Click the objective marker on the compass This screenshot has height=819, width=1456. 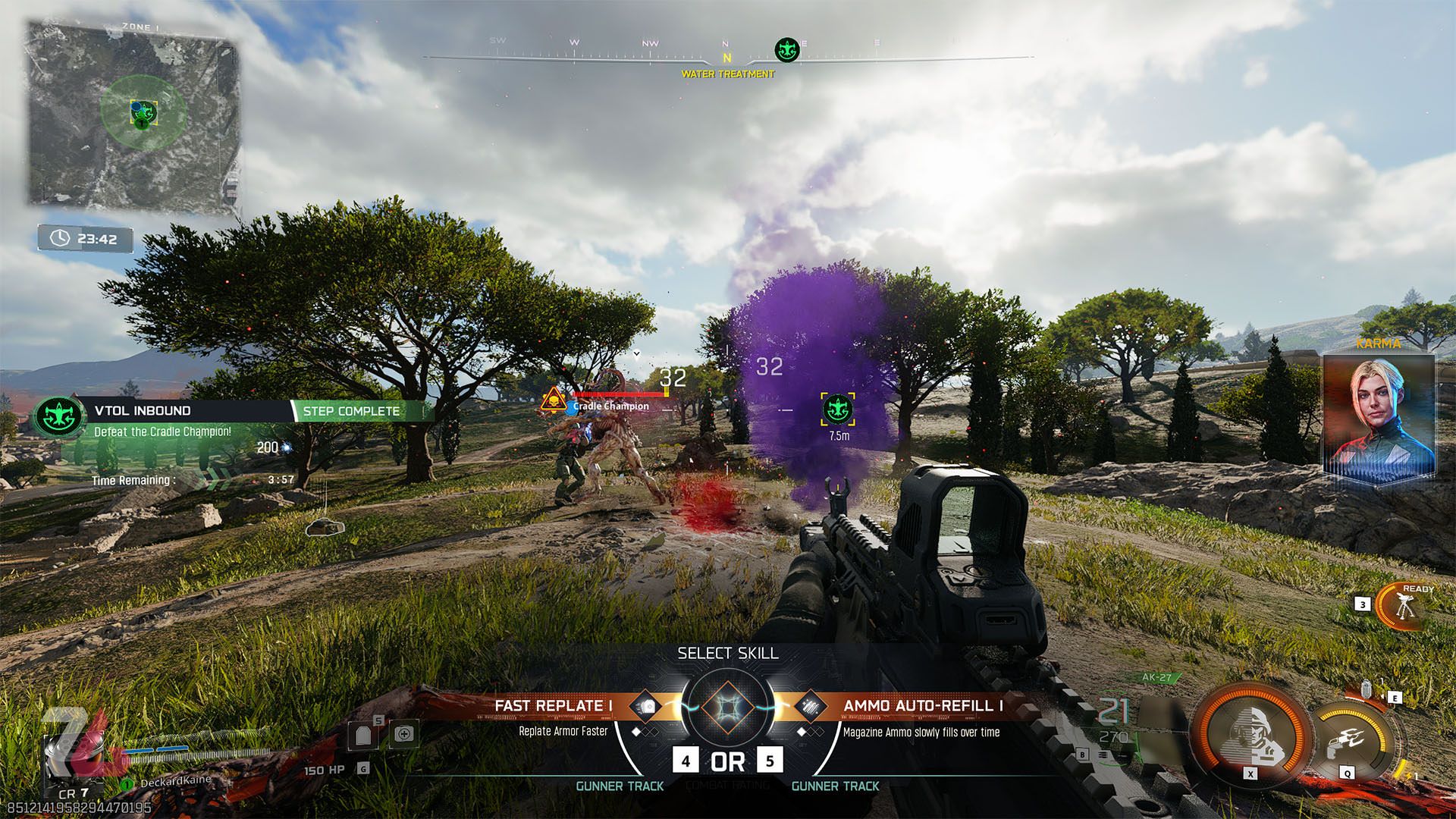coord(787,51)
